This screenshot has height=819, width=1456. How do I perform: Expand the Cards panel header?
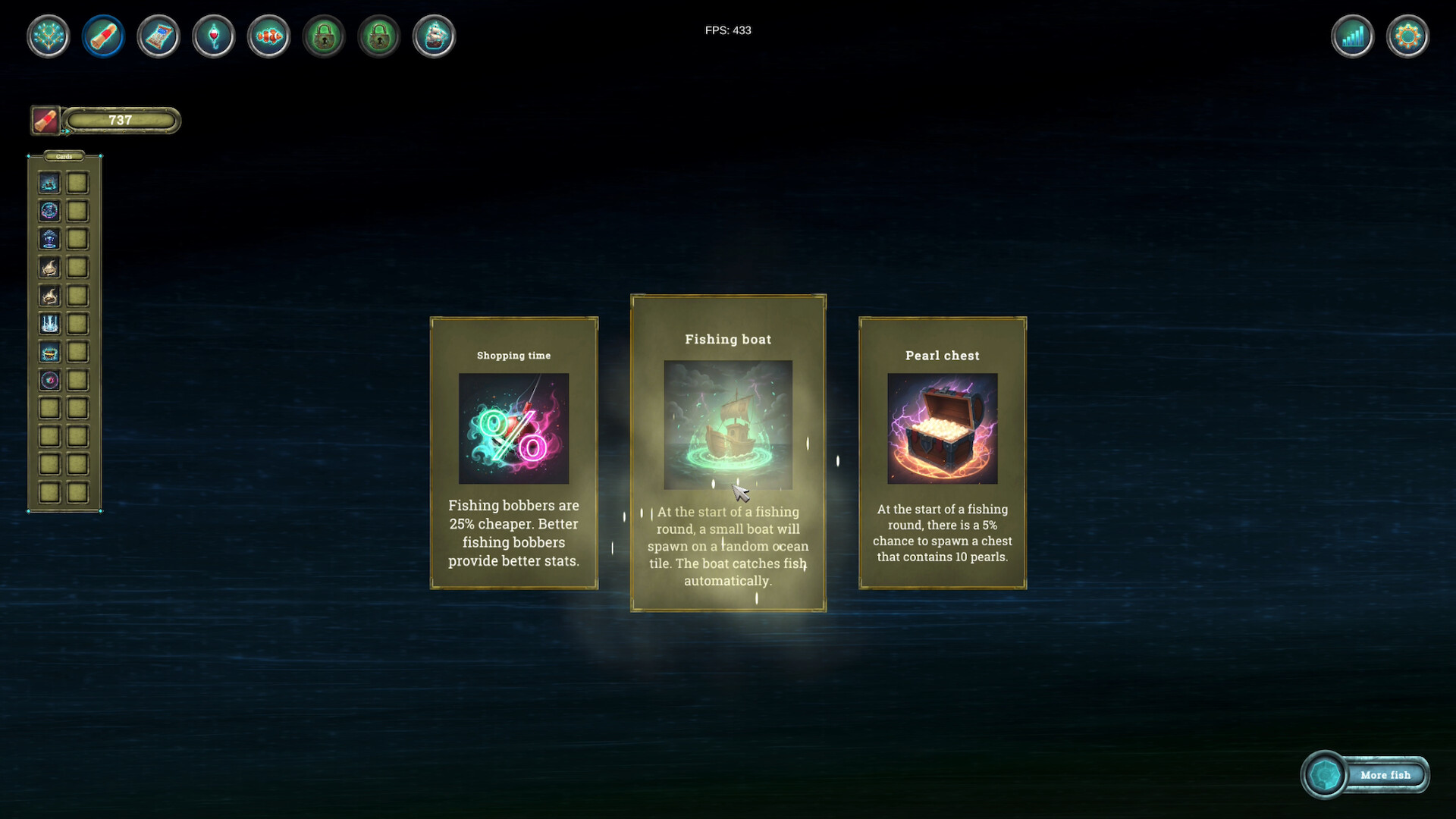64,156
